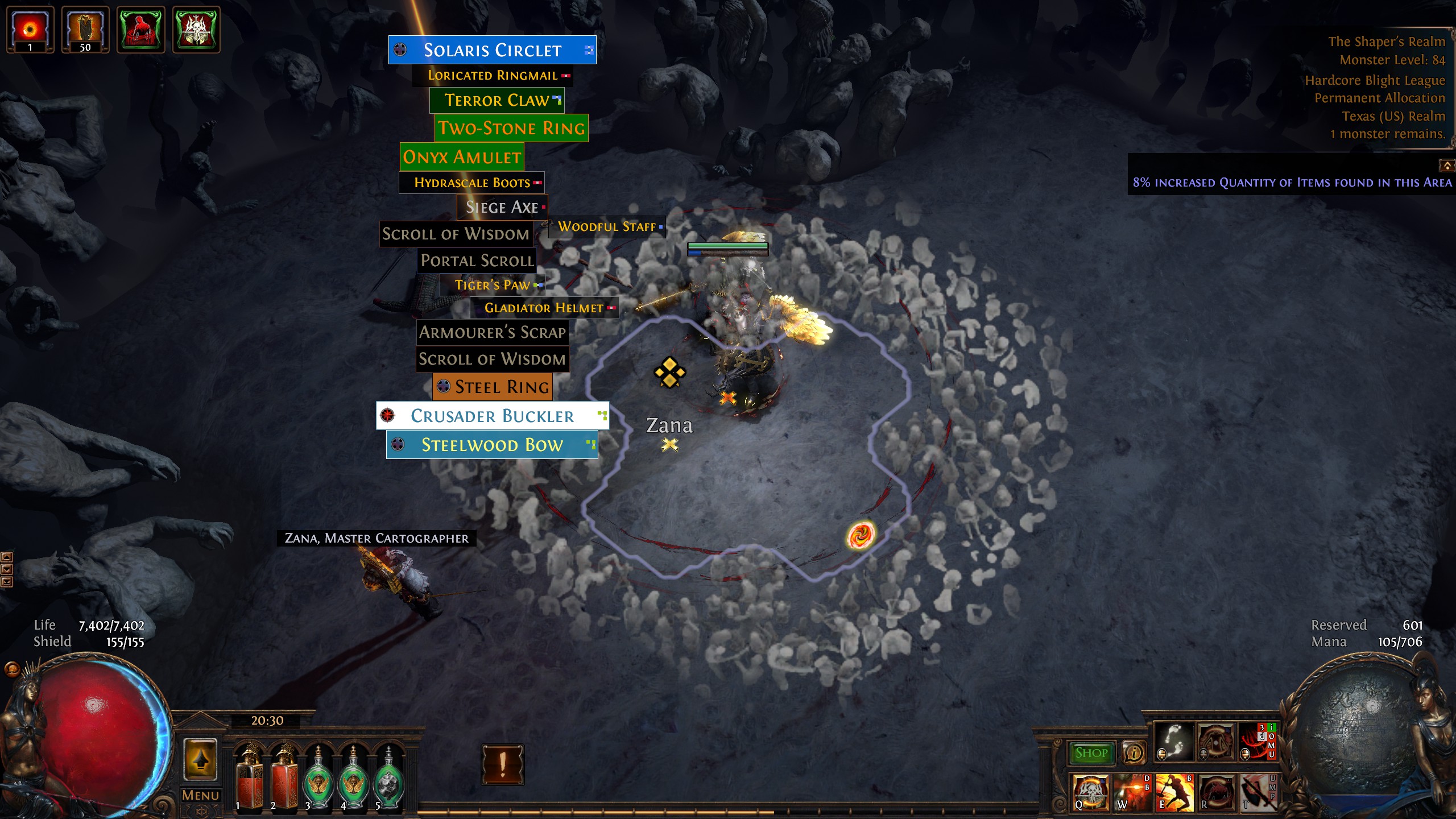Pick up the Two-Stone Ring label
Viewport: 1456px width, 819px height.
pyautogui.click(x=511, y=128)
